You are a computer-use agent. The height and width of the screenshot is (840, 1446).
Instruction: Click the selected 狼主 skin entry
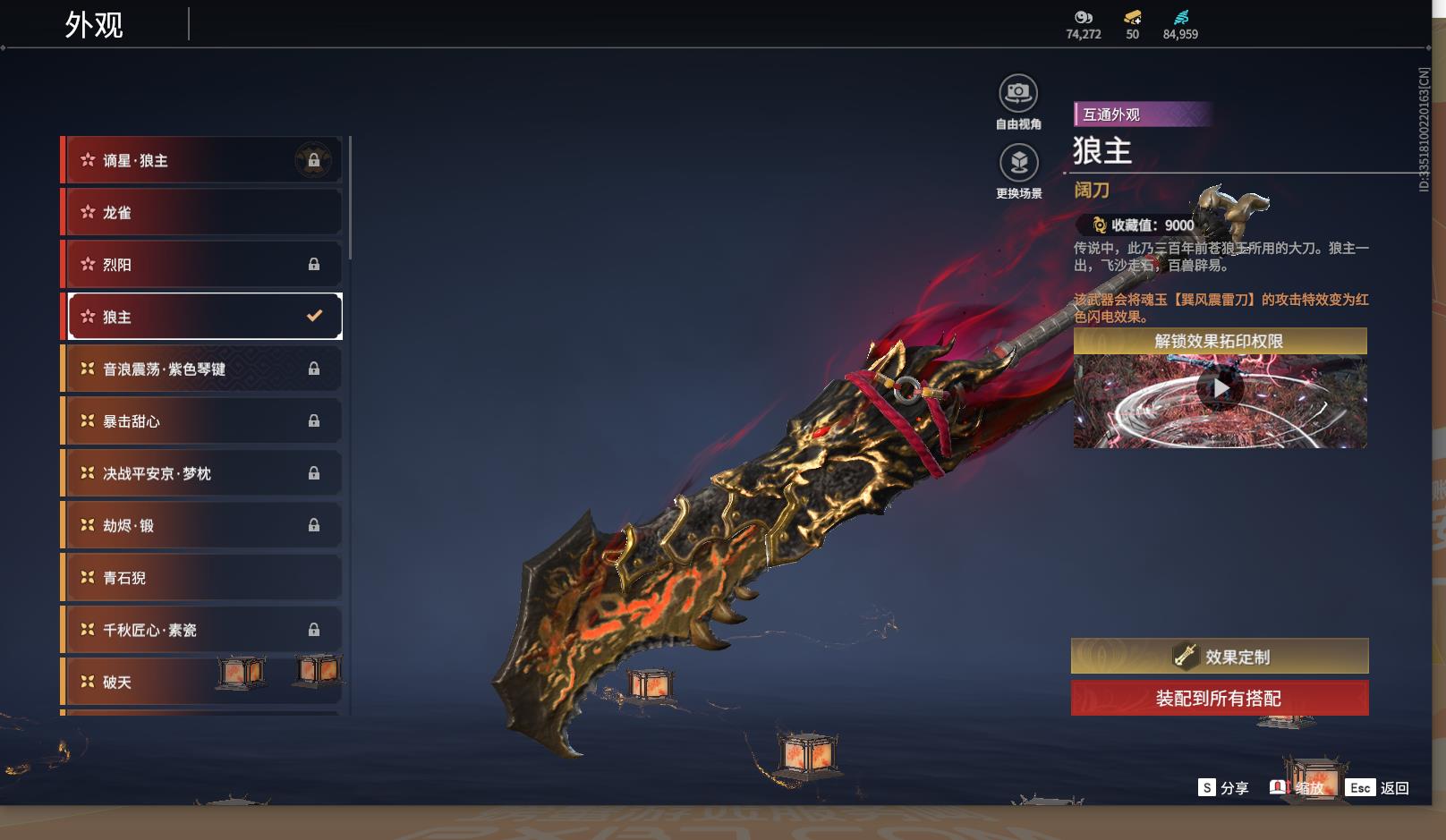[204, 317]
